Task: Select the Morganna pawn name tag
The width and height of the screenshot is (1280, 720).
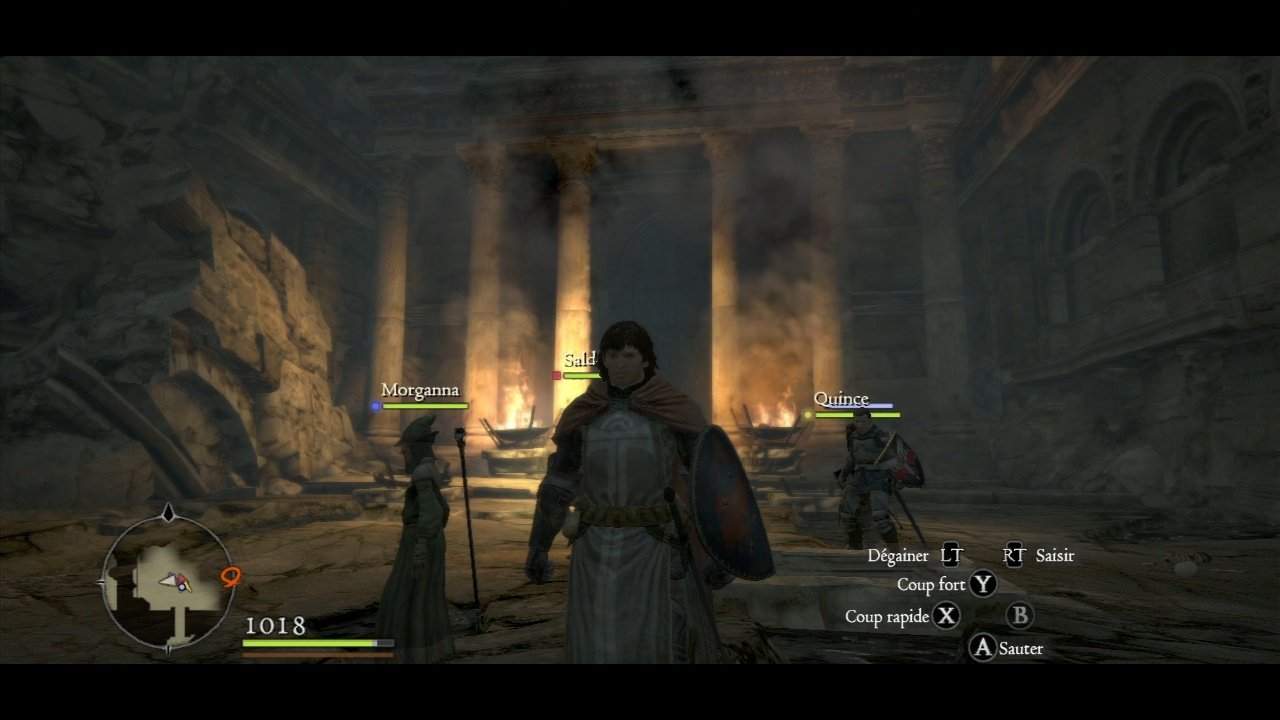Action: (x=420, y=390)
